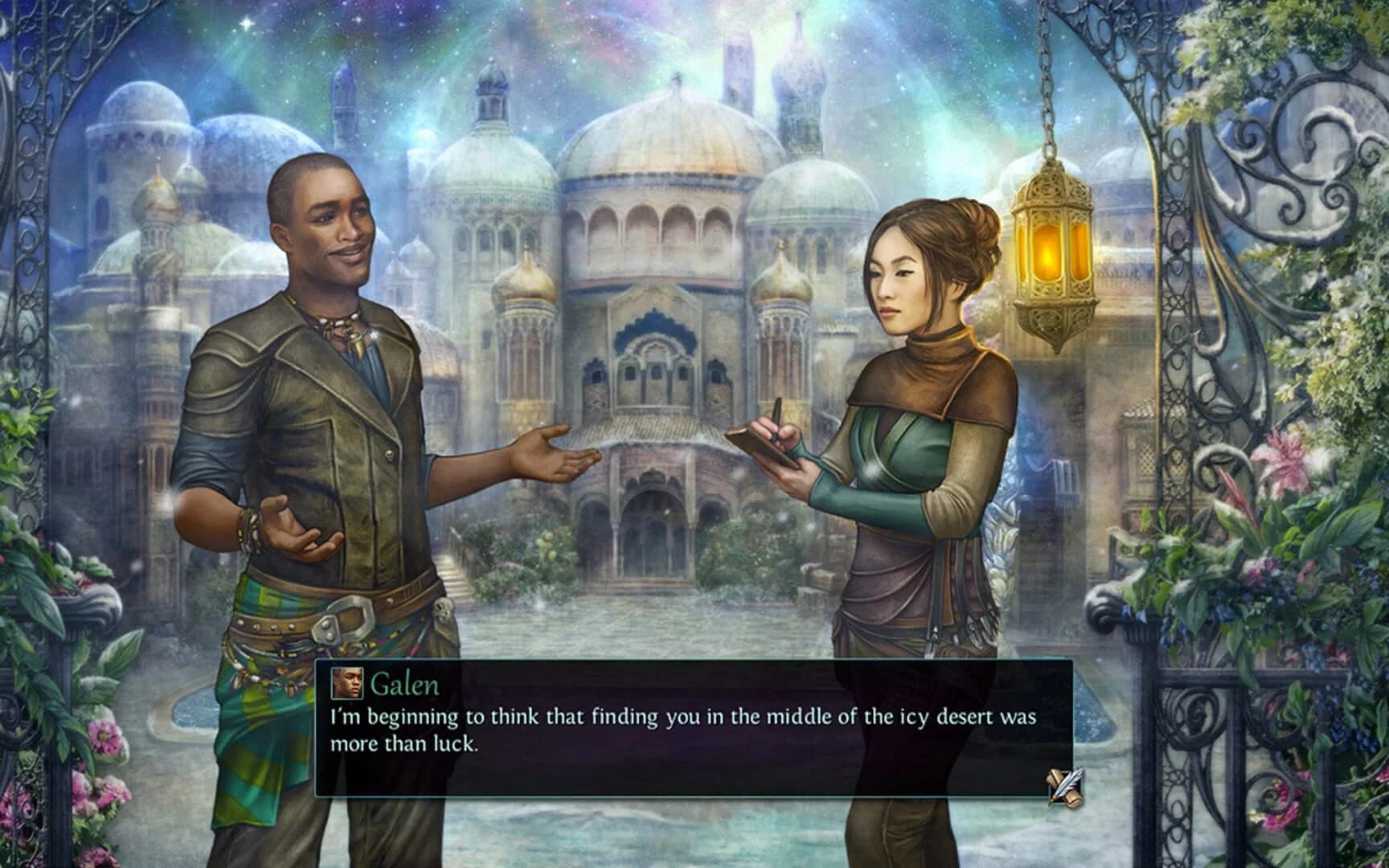Click the dialogue text to continue the story

(x=683, y=727)
